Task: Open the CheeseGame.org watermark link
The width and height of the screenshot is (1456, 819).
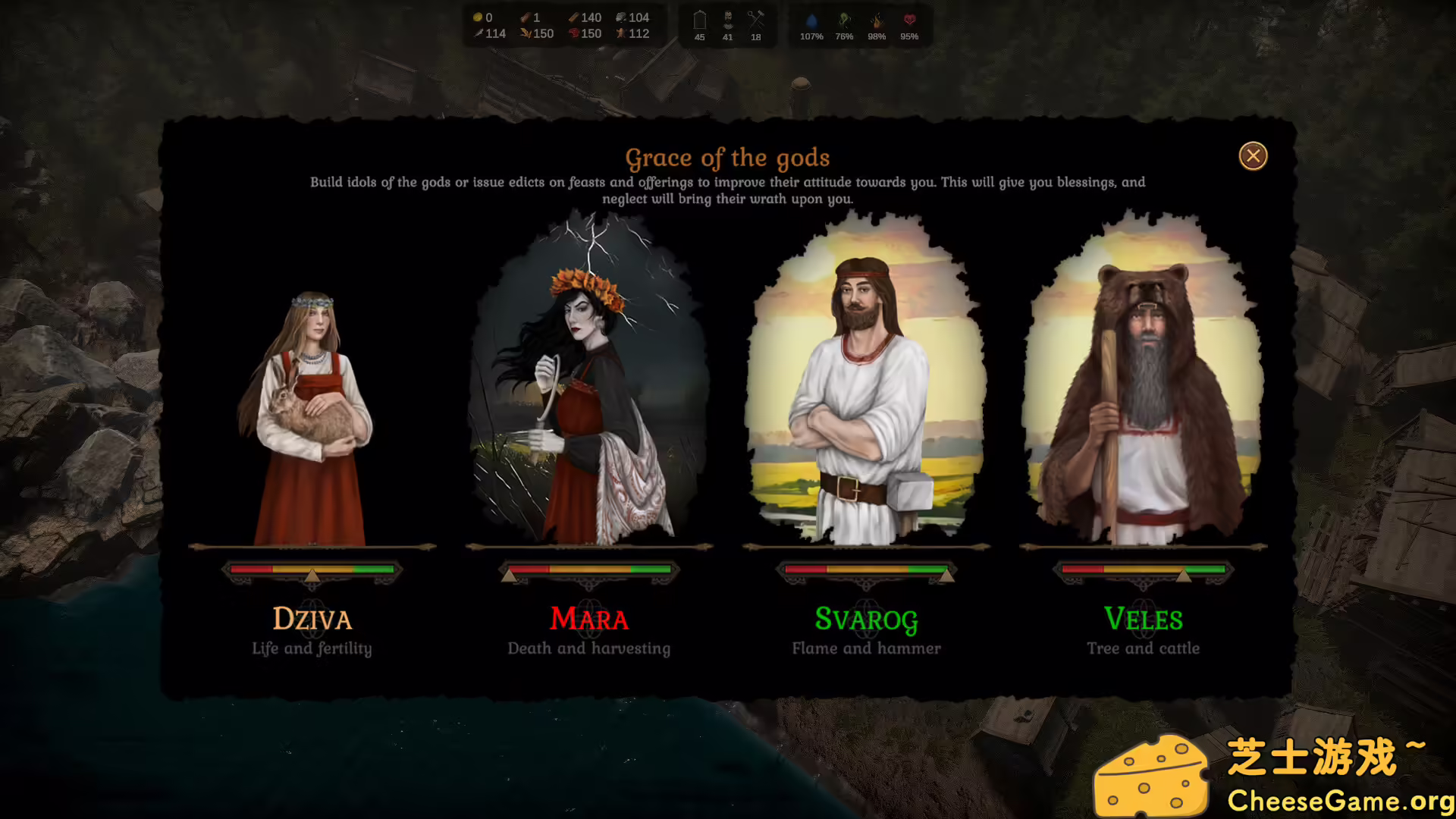Action: click(1339, 800)
